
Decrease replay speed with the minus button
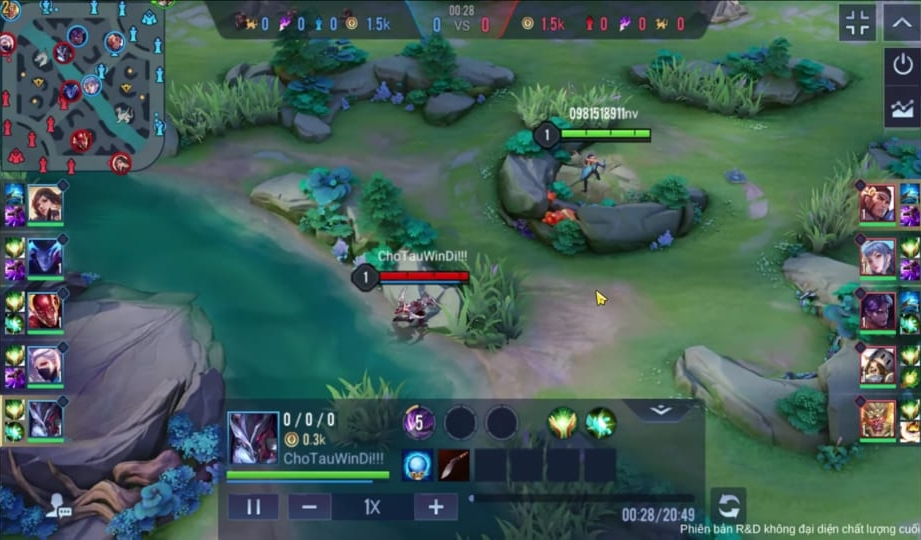(x=309, y=507)
